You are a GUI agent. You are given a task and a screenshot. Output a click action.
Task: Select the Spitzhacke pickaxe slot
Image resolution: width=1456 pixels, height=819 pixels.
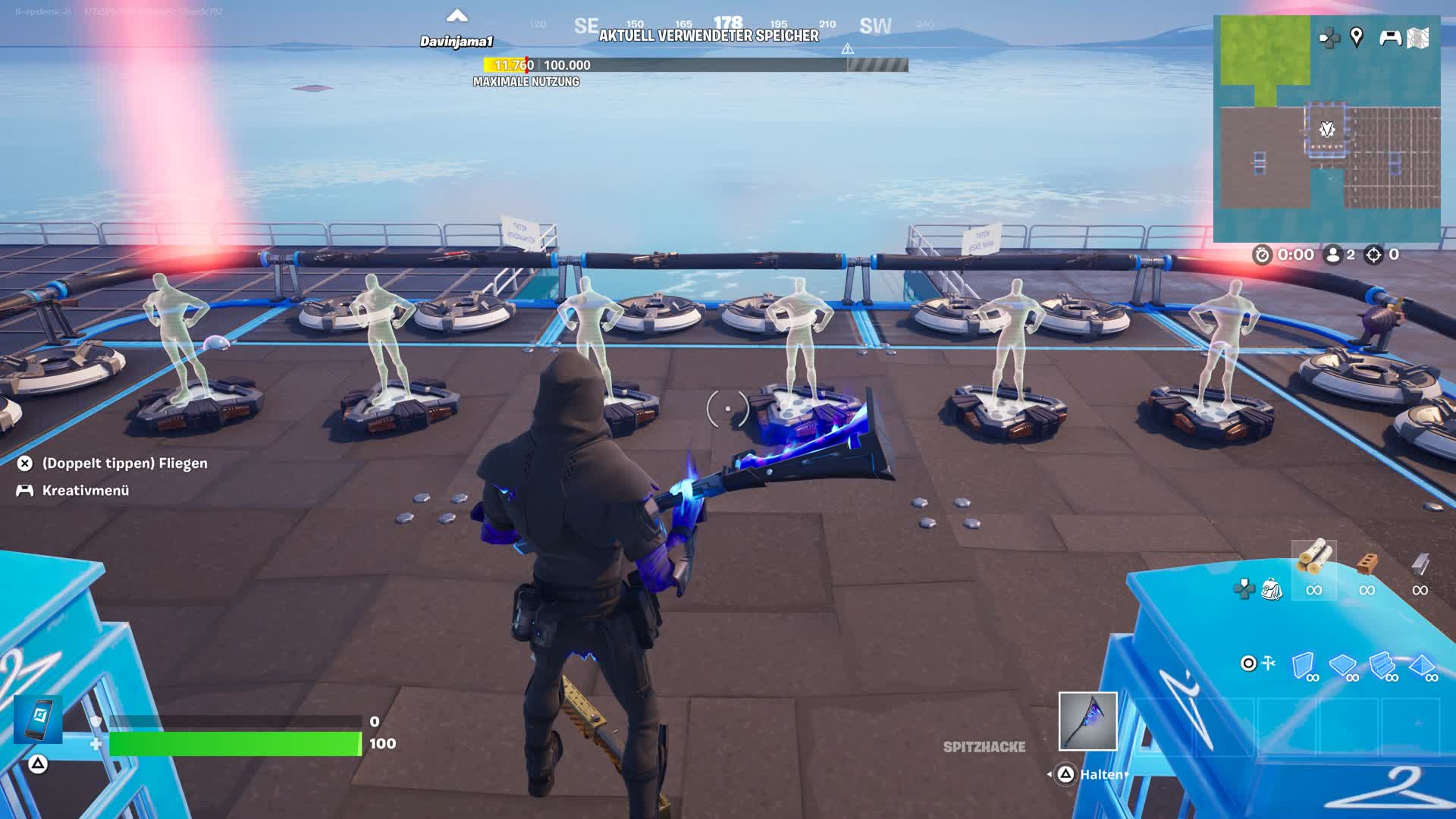point(1087,721)
